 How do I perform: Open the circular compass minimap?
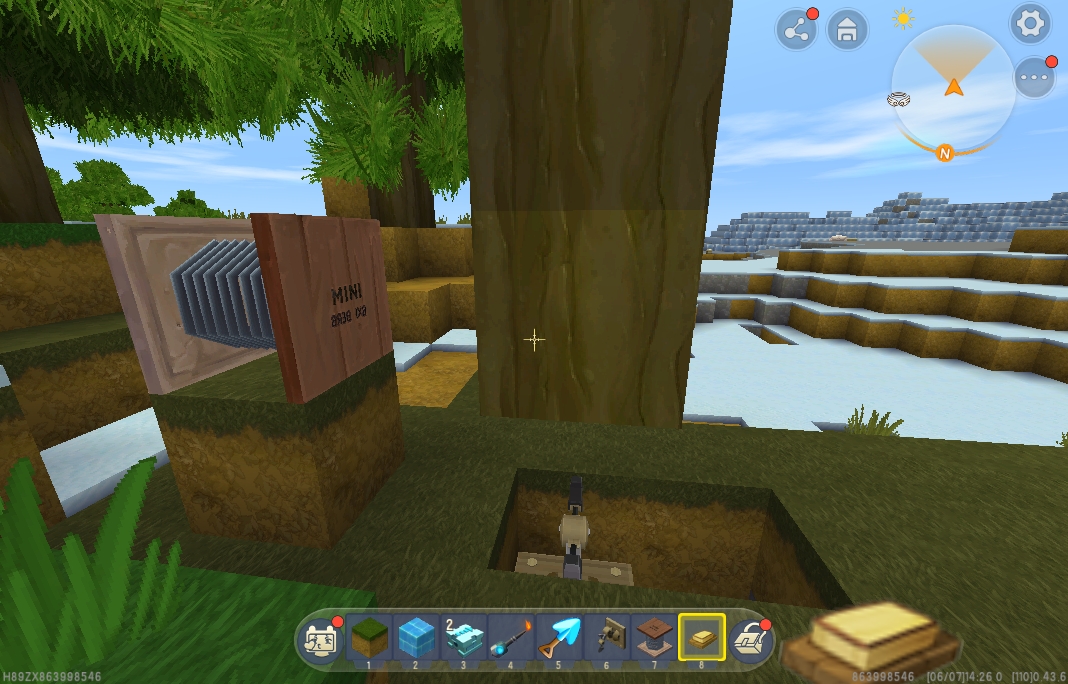953,86
